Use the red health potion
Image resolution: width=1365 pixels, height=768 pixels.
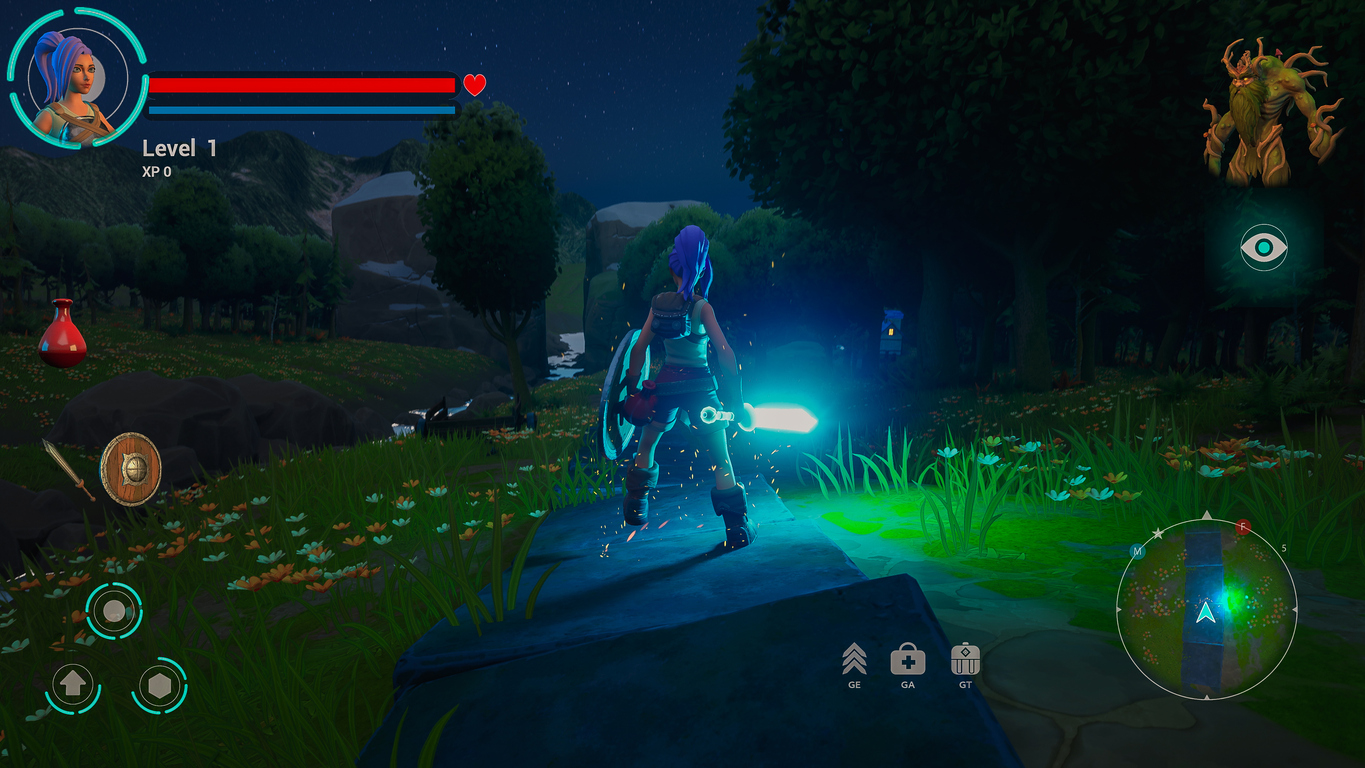62,334
